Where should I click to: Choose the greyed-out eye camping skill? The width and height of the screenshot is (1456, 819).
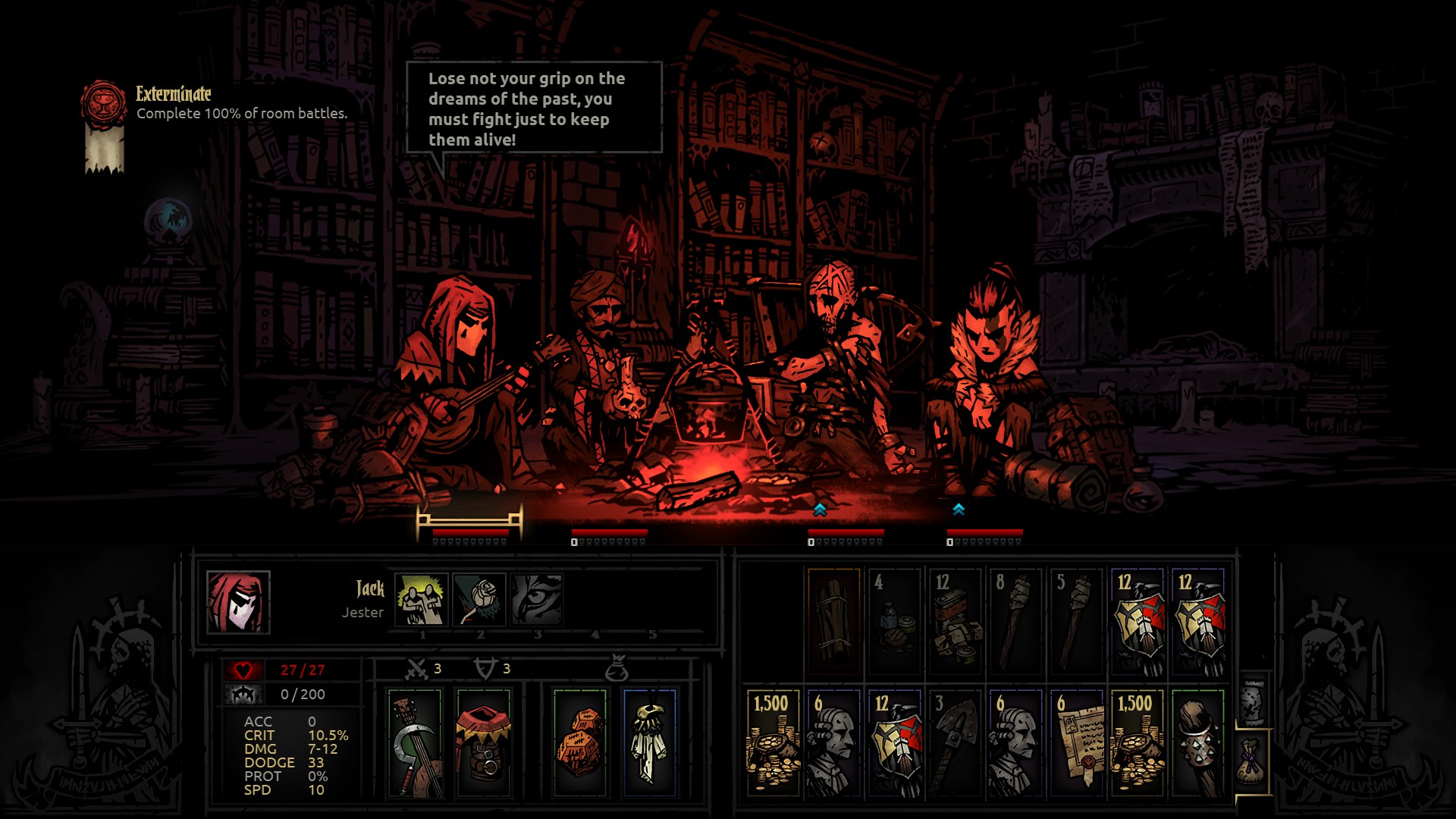click(x=537, y=599)
